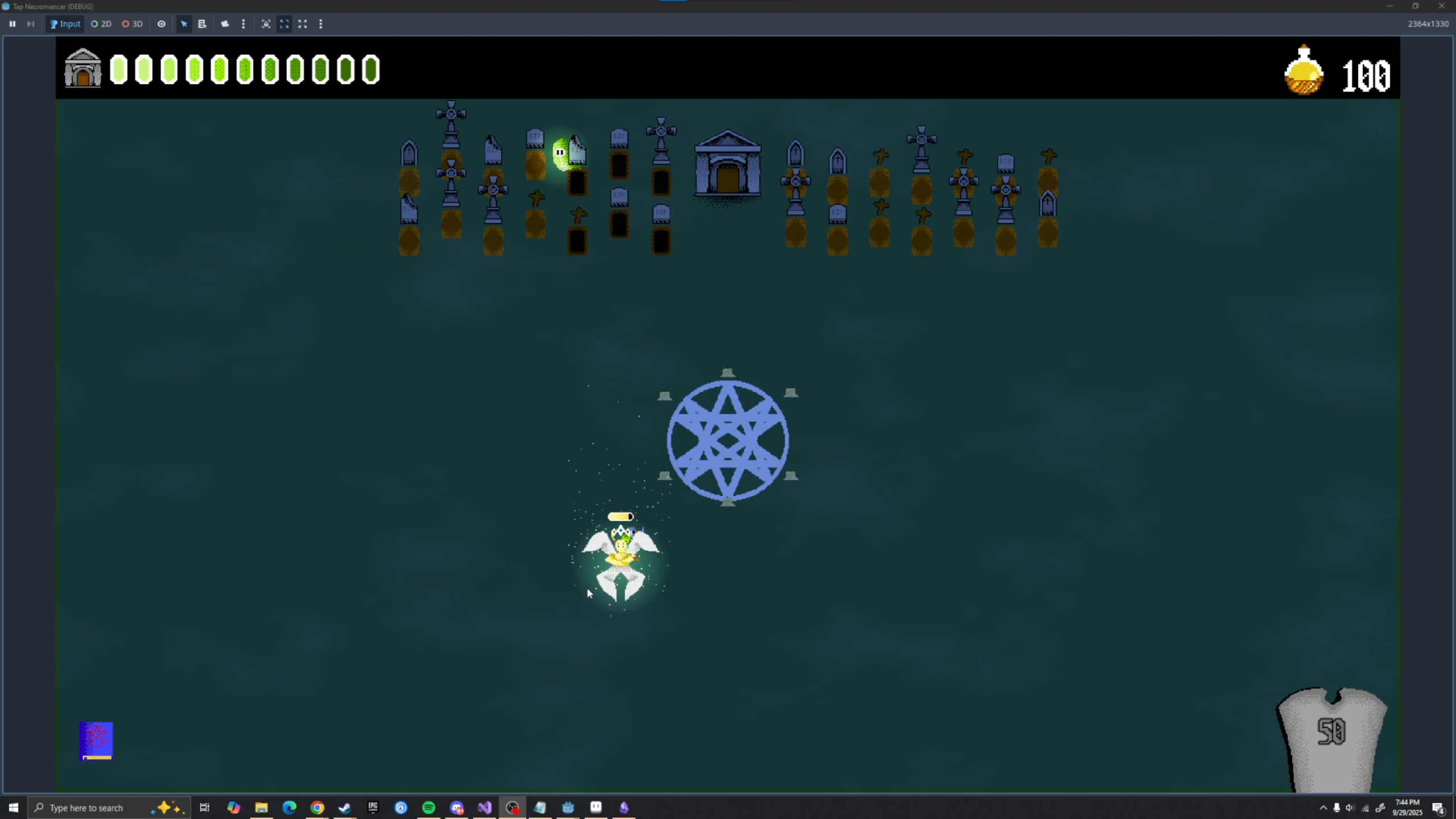Click the player's yellow progress bar
The image size is (1456, 819).
[621, 516]
